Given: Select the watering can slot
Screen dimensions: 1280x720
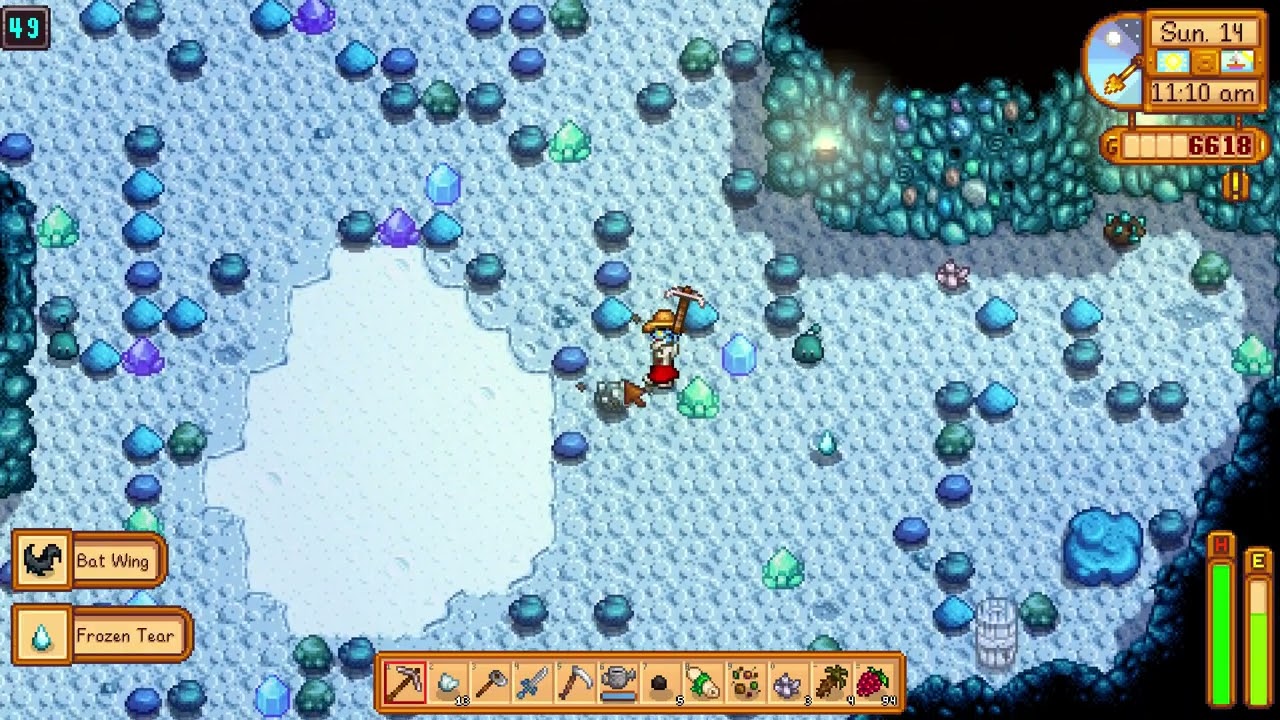Looking at the screenshot, I should (618, 684).
